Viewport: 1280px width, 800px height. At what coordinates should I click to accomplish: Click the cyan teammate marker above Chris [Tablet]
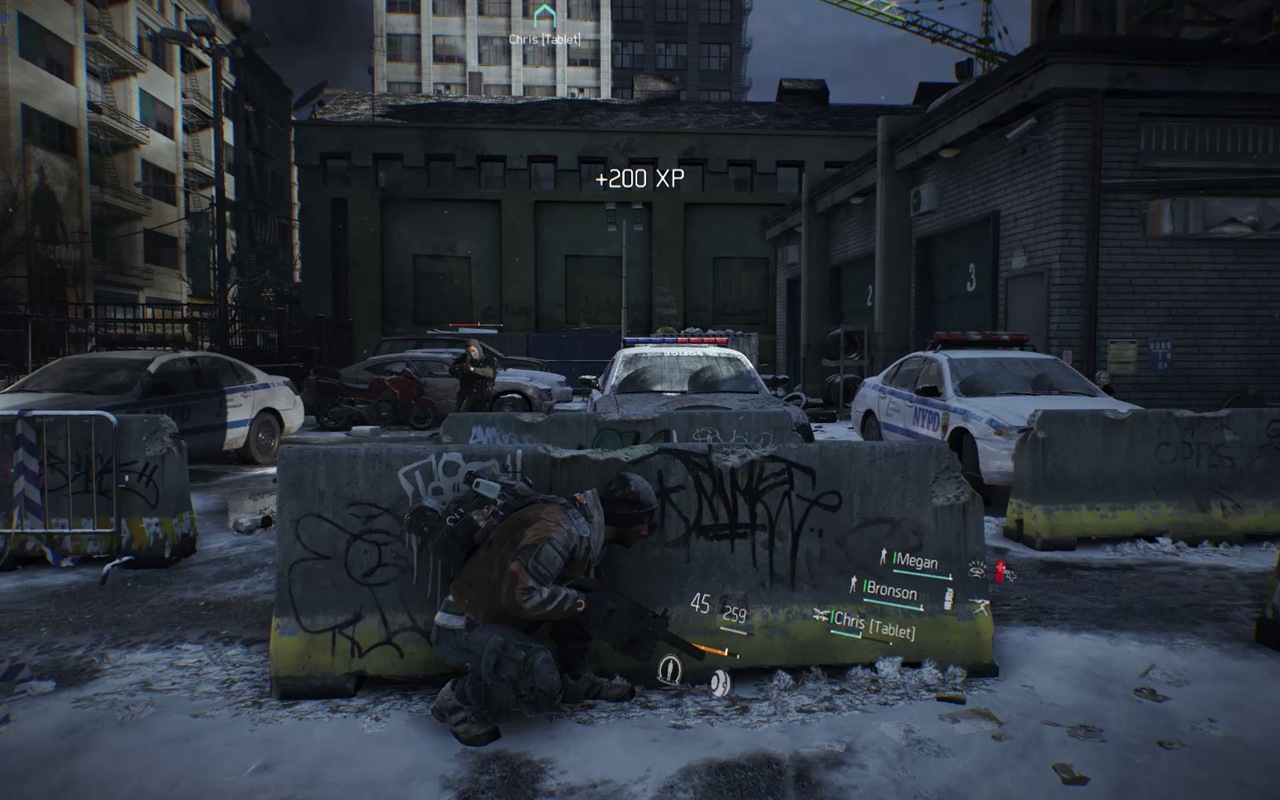544,15
